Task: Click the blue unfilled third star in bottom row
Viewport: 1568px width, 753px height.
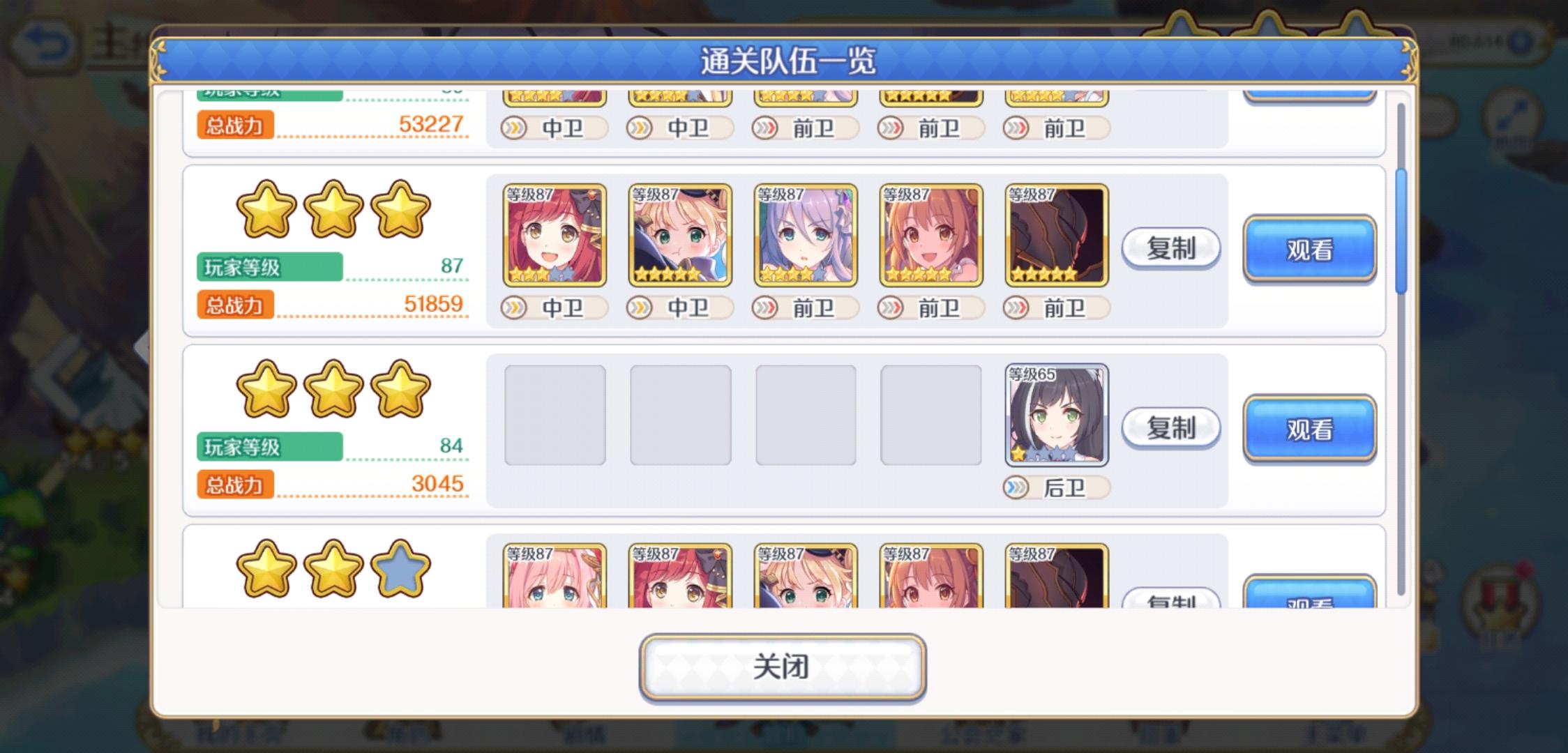Action: [401, 569]
